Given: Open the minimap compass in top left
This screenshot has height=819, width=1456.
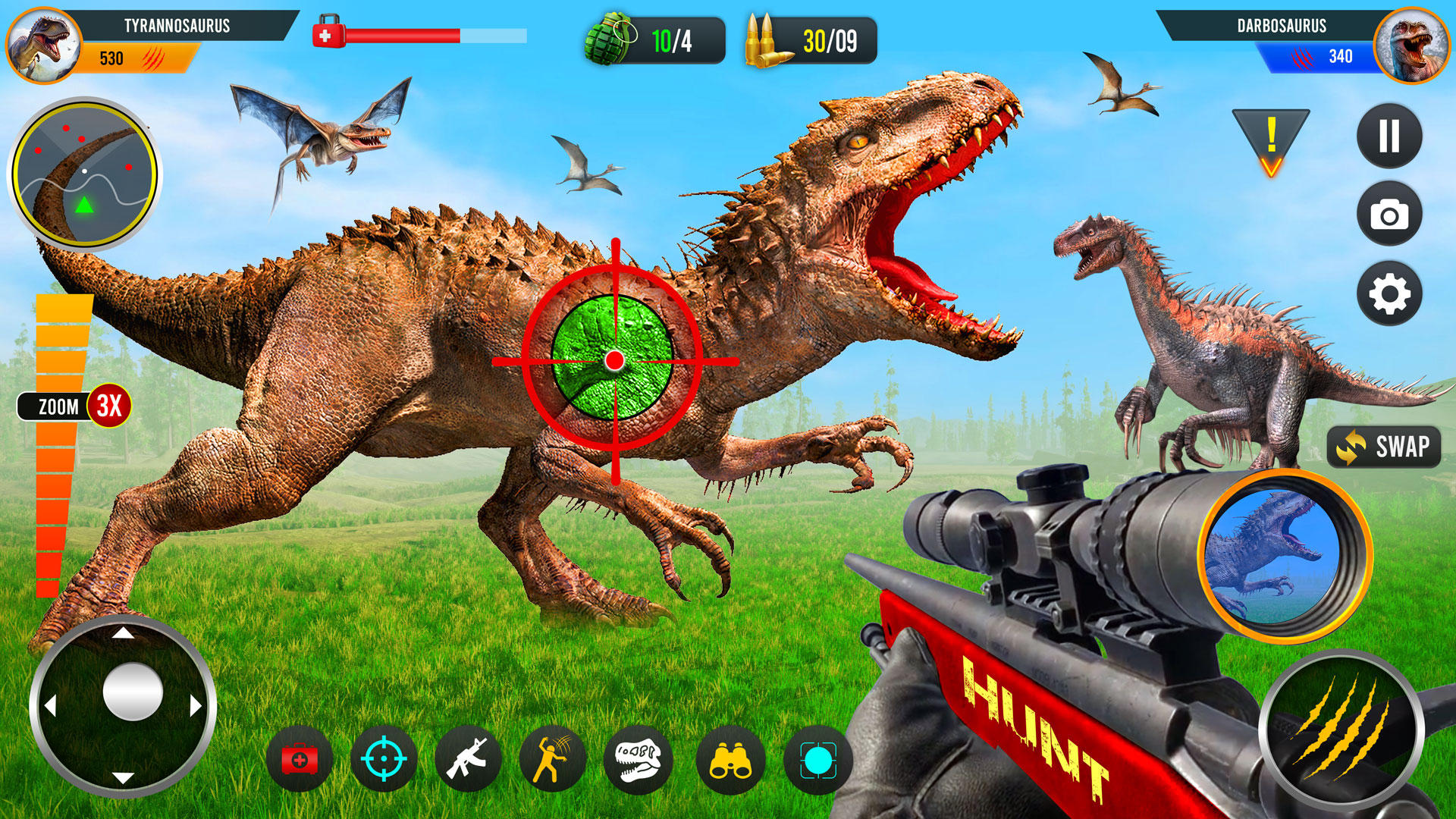Looking at the screenshot, I should pos(83,173).
